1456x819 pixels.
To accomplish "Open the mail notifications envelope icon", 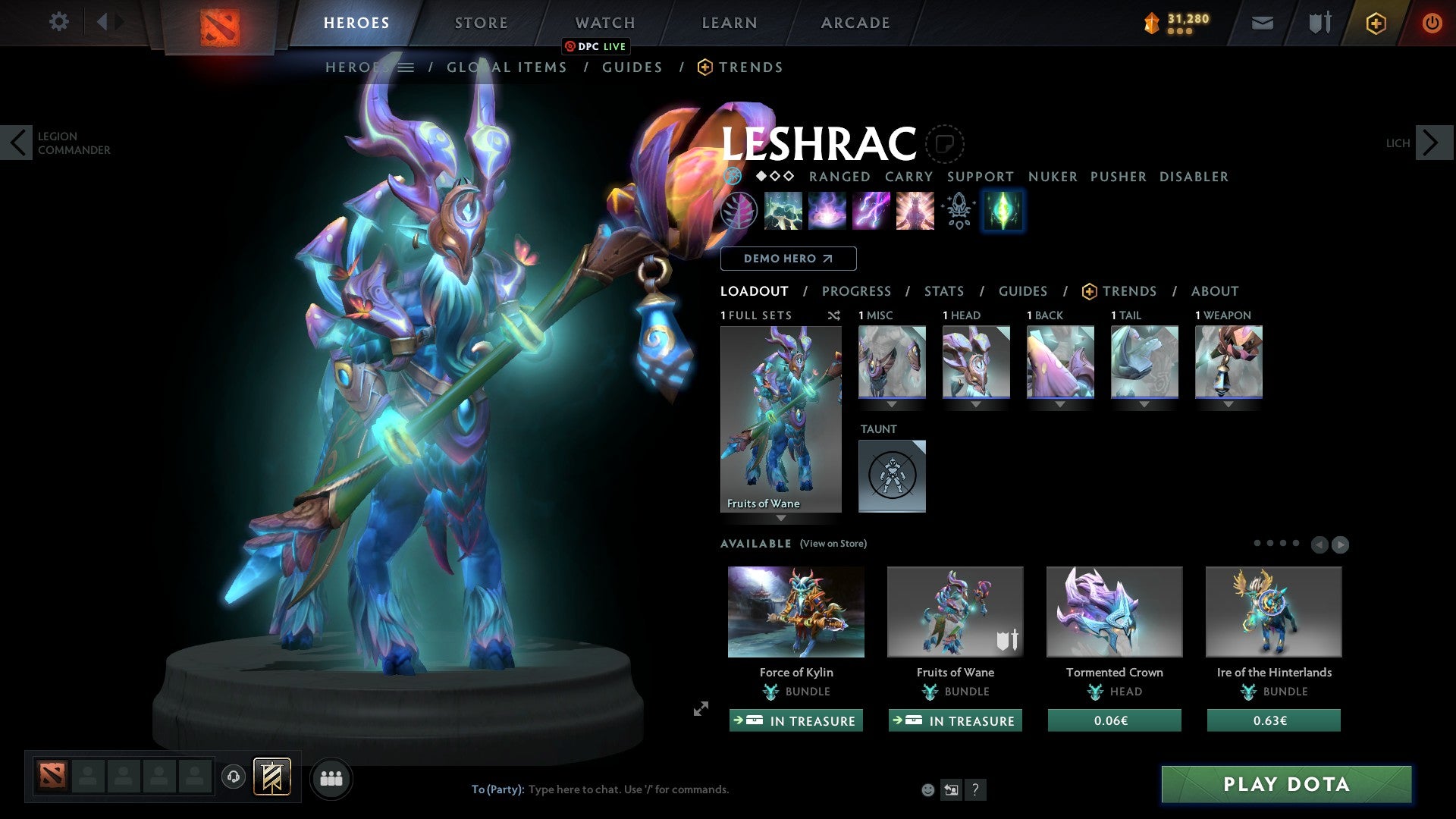I will click(1262, 22).
